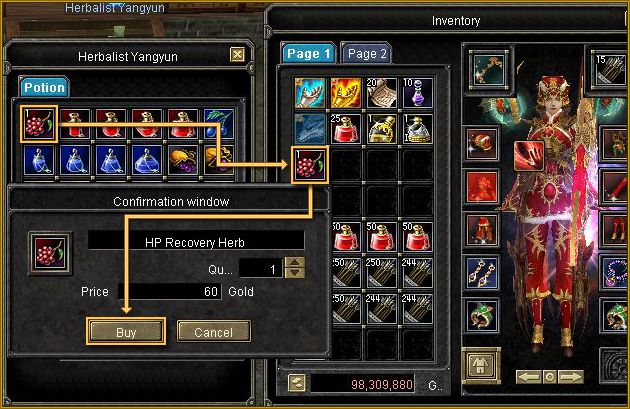630x409 pixels.
Task: Choose the scroll stack in inventory
Action: pos(379,94)
